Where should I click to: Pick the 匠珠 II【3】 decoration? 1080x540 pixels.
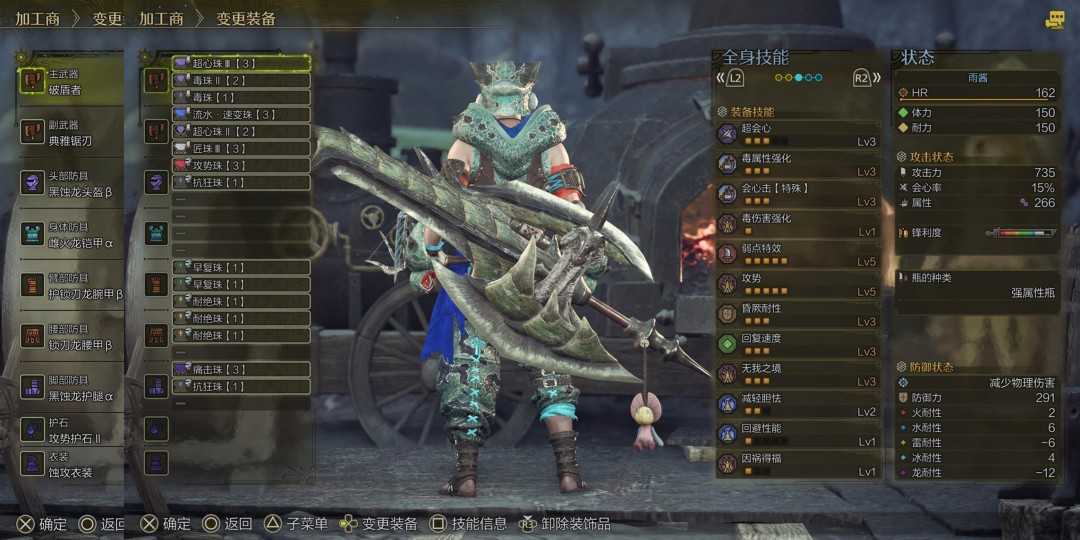240,148
